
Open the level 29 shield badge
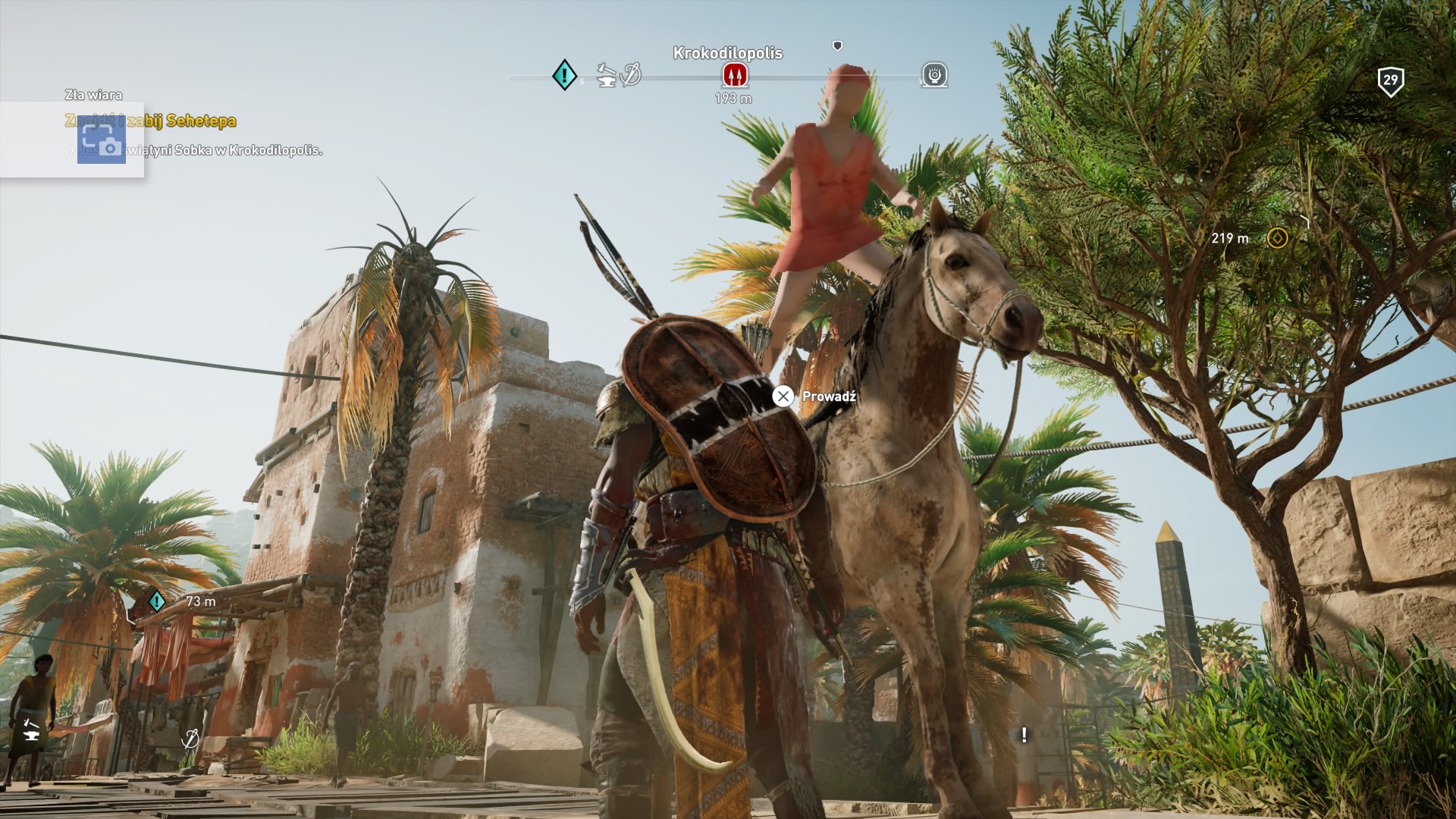[1390, 81]
